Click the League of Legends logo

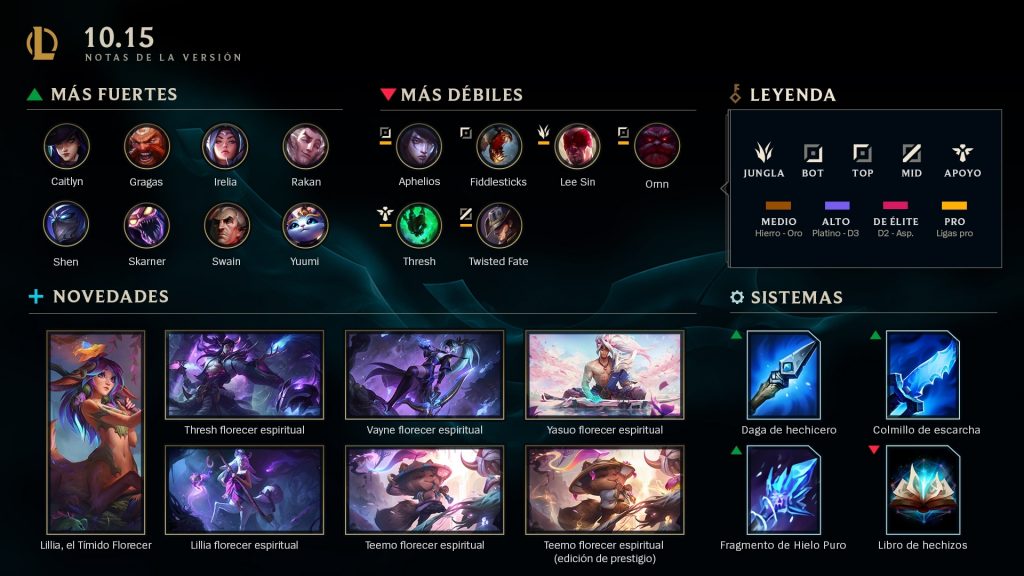(x=43, y=44)
